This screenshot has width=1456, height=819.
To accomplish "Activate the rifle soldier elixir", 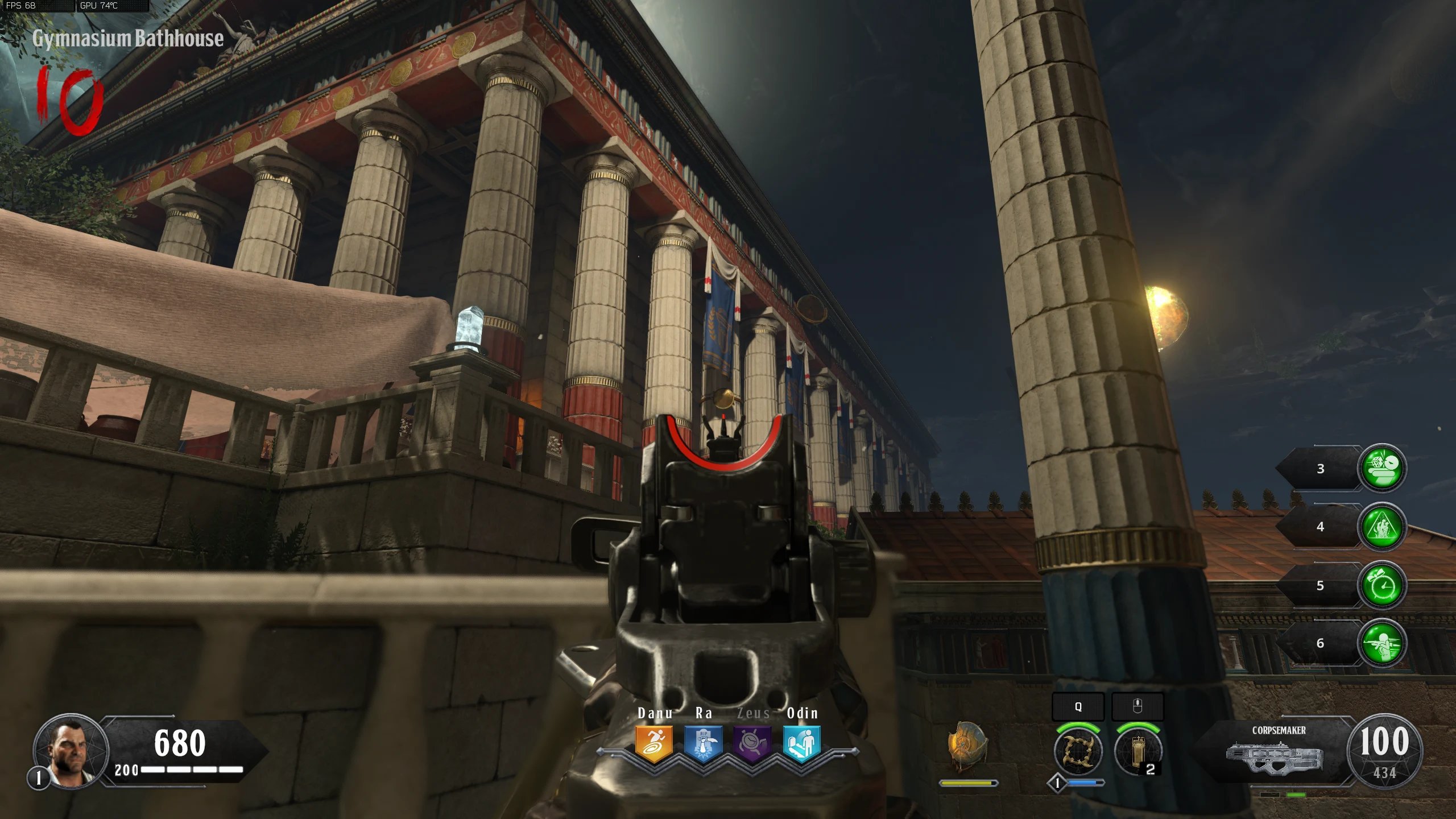I will pos(1382,643).
